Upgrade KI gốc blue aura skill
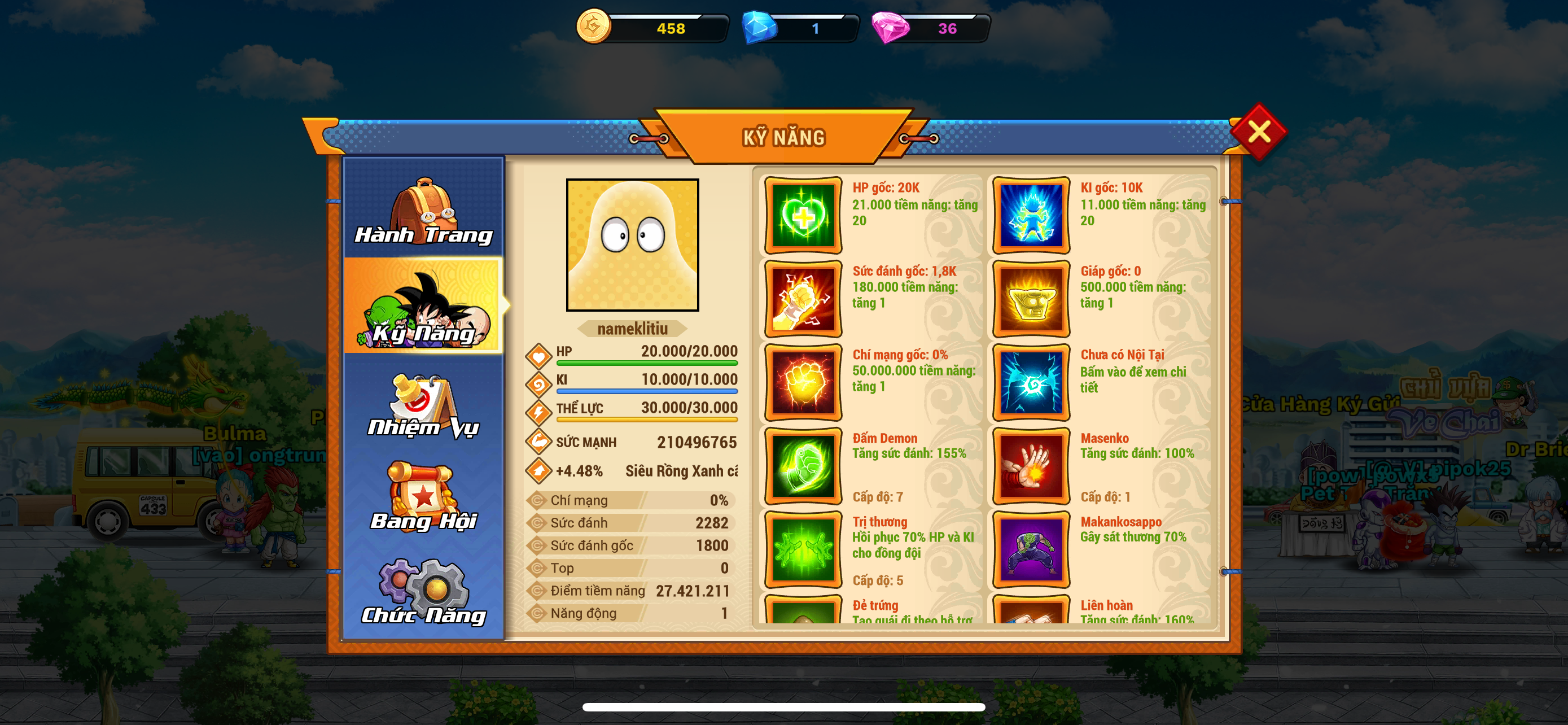This screenshot has width=1568, height=725. point(1031,216)
